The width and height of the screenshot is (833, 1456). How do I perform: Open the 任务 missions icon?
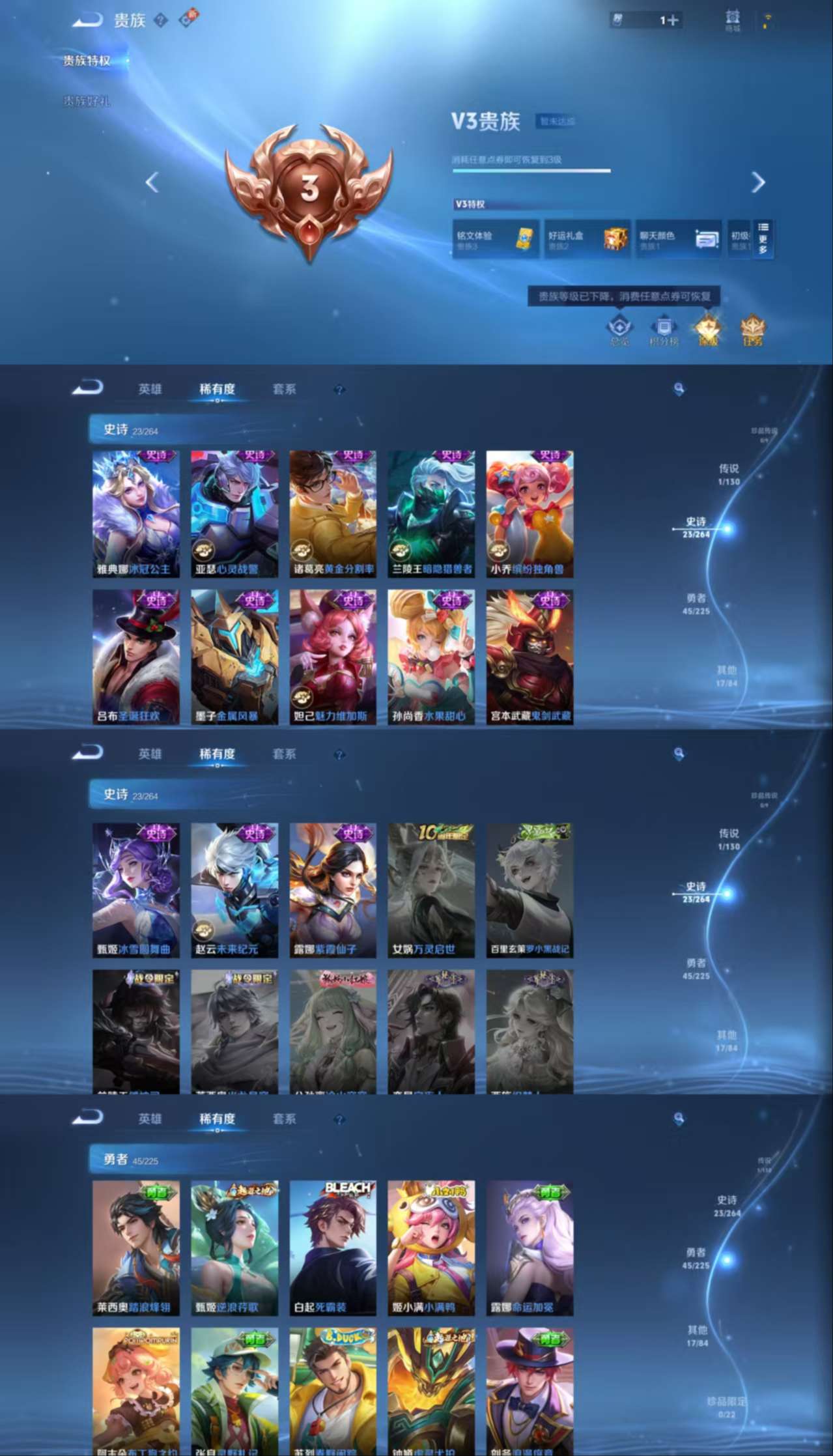(x=752, y=331)
